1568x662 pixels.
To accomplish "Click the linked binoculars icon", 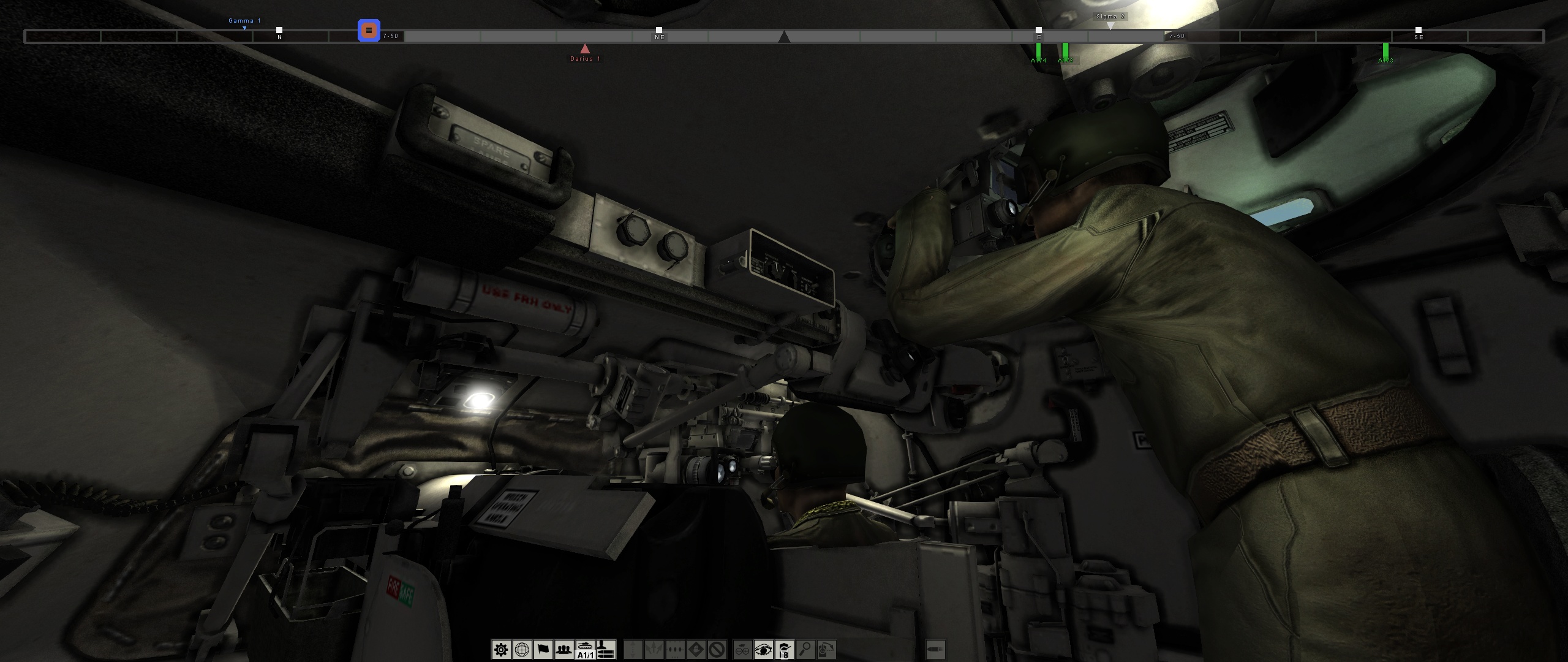I will tap(742, 649).
